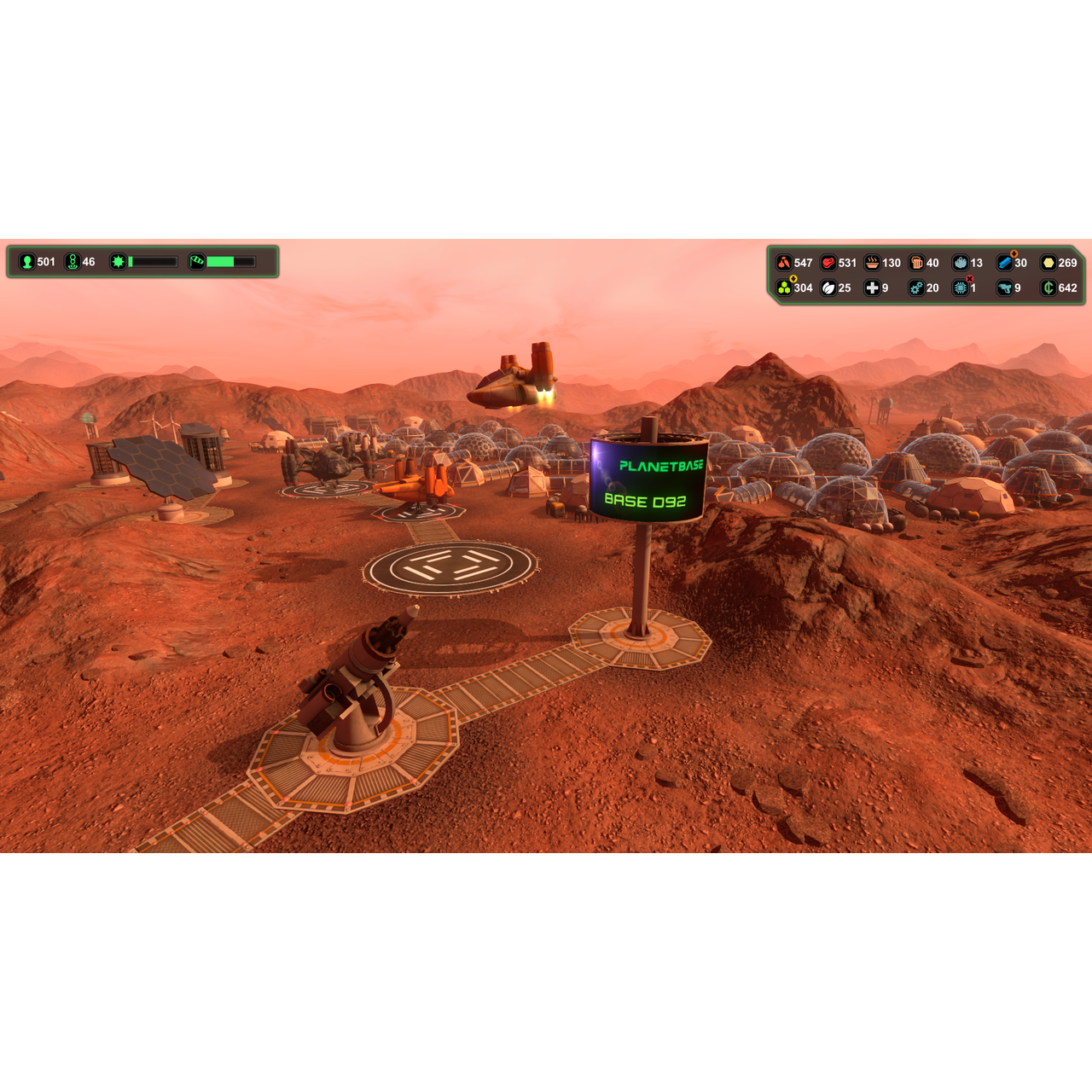This screenshot has width=1092, height=1092.
Task: Select the sun-shaped solar status icon
Action: [119, 262]
